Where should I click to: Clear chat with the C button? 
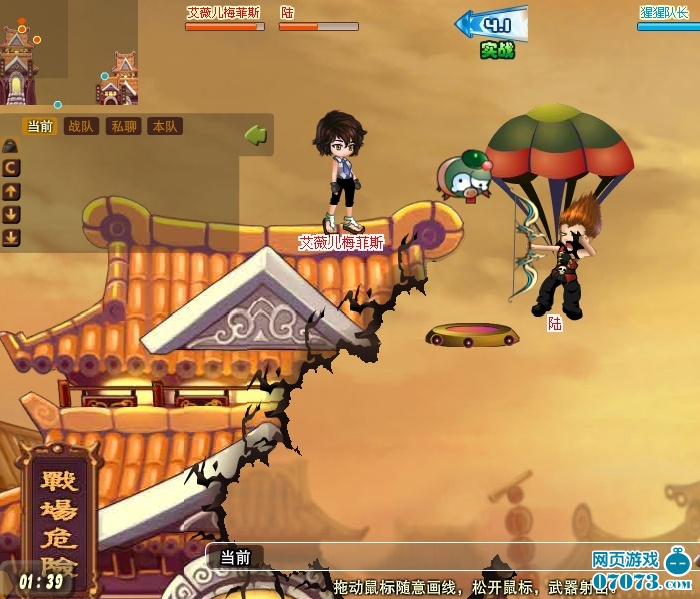(11, 169)
